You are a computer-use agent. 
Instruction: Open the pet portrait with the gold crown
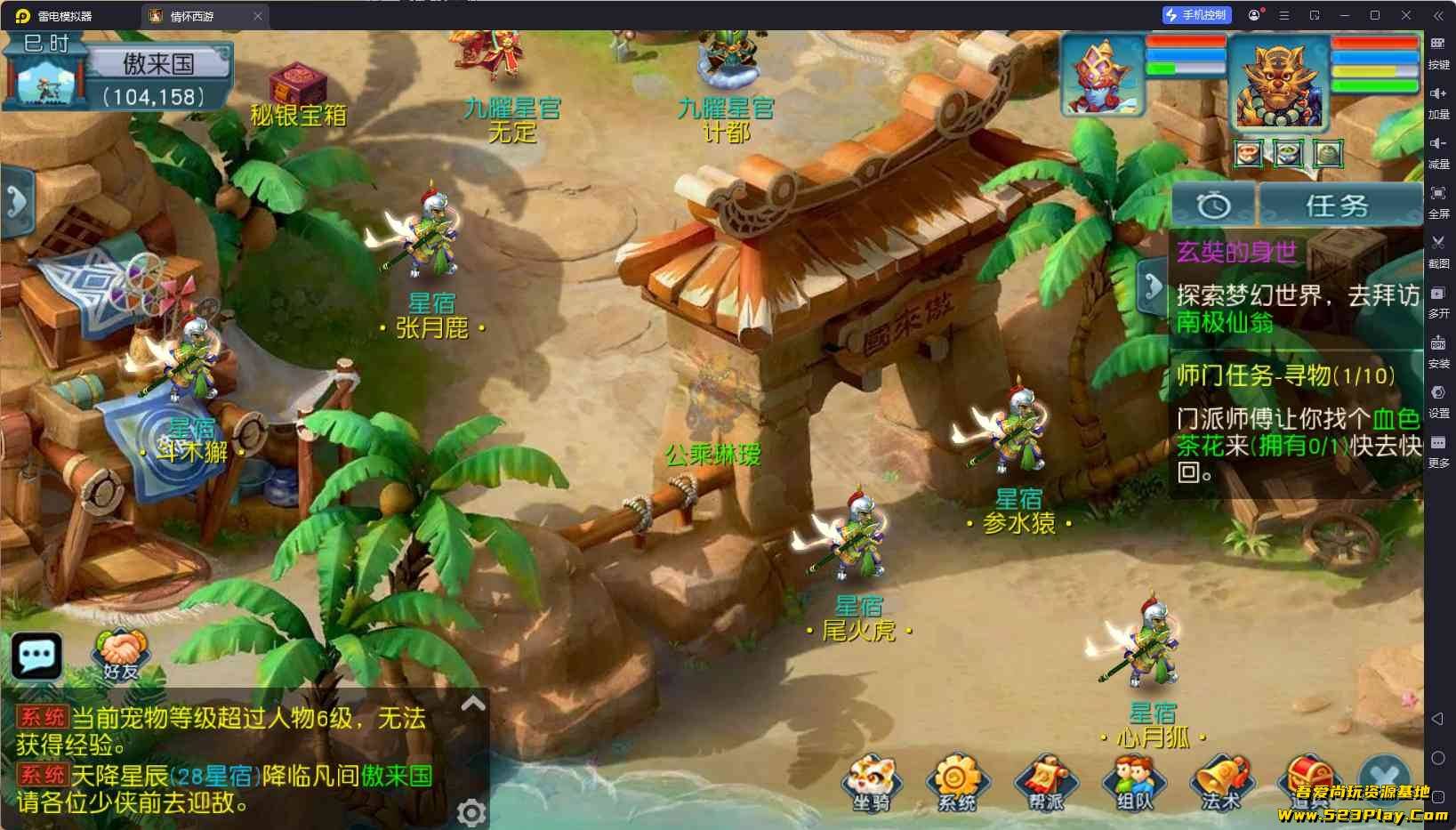(x=1103, y=77)
